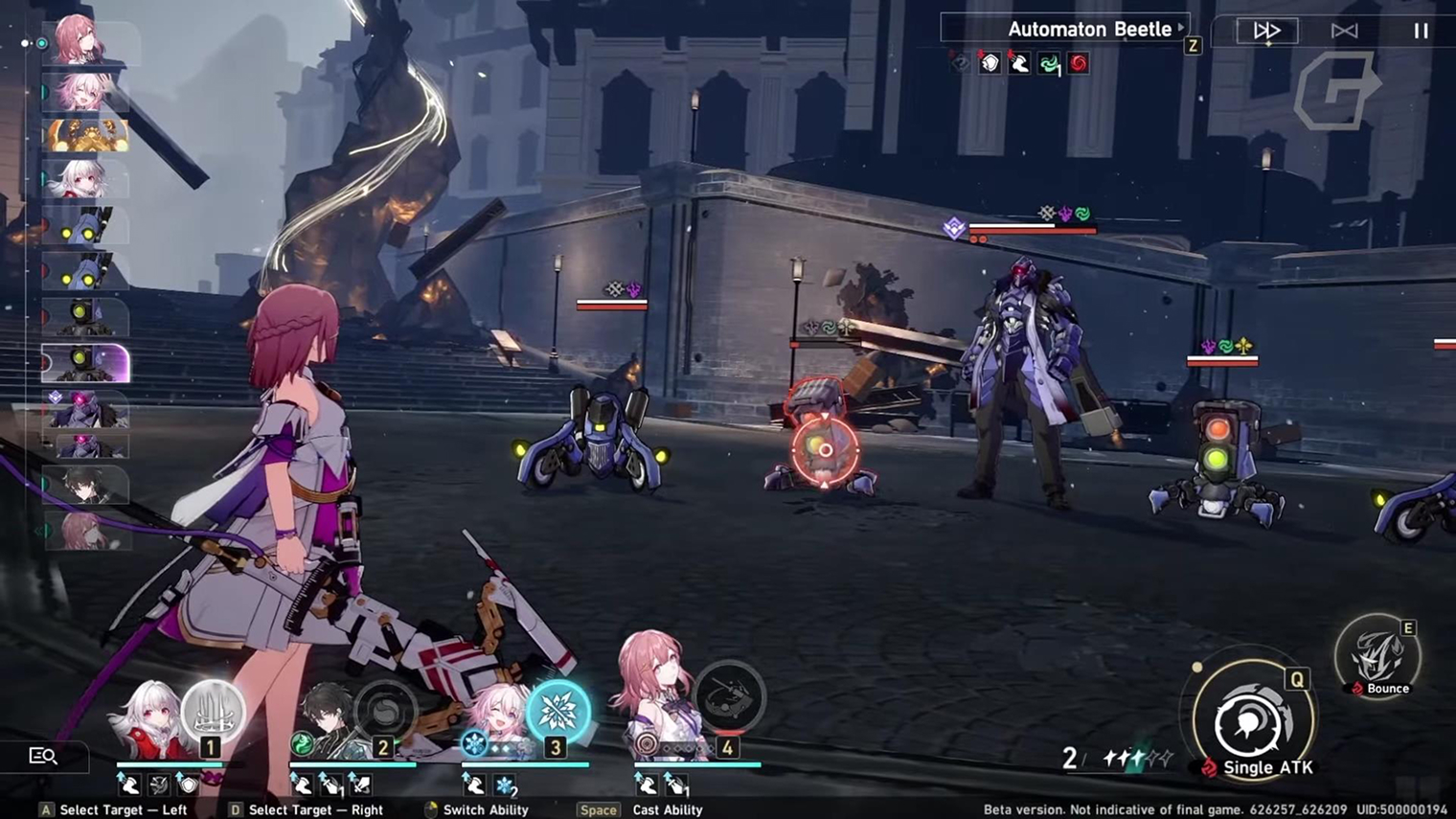Pause the battle
The height and width of the screenshot is (819, 1456).
coord(1421,31)
